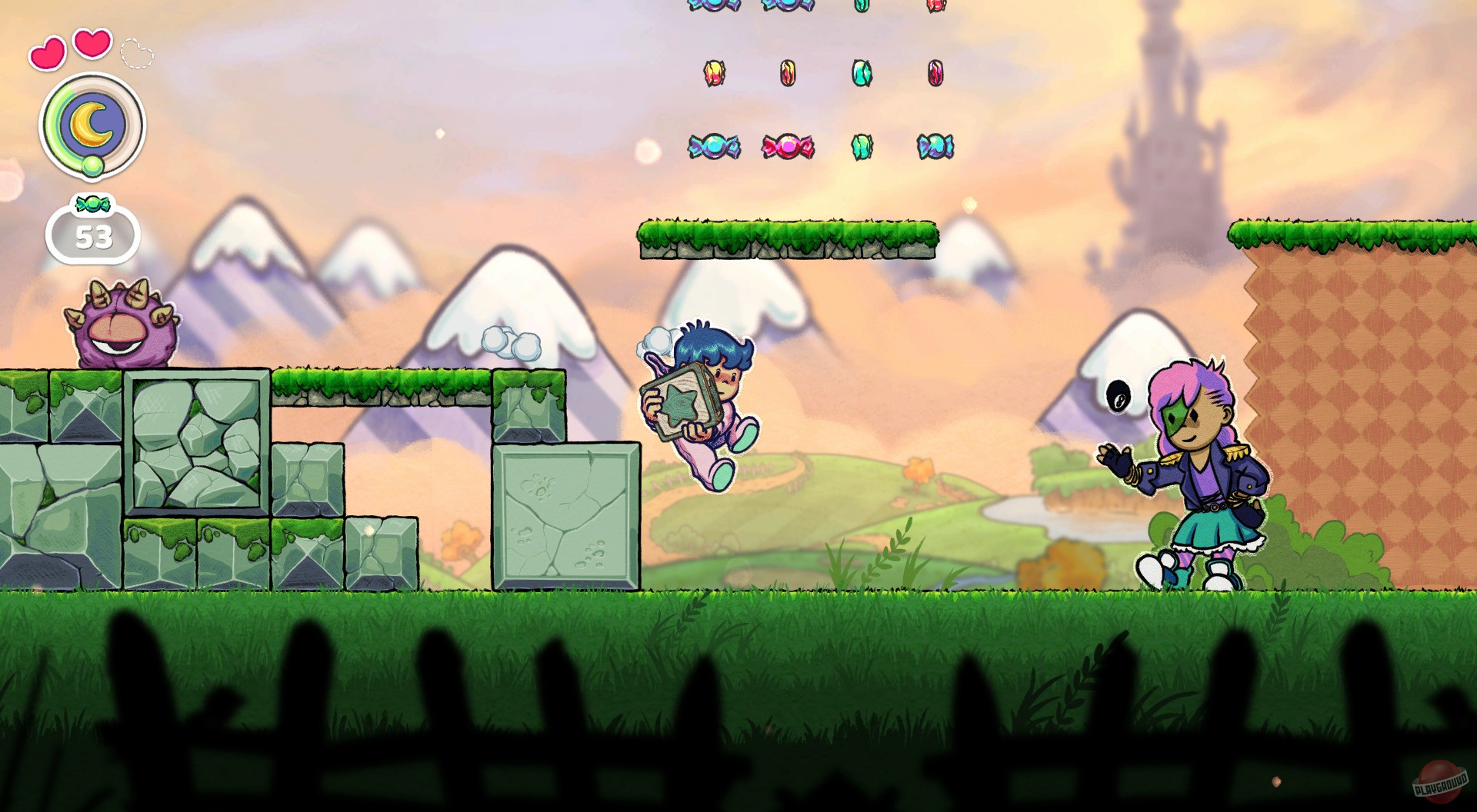
Task: Click the red candy at top right of grid
Action: click(x=937, y=9)
